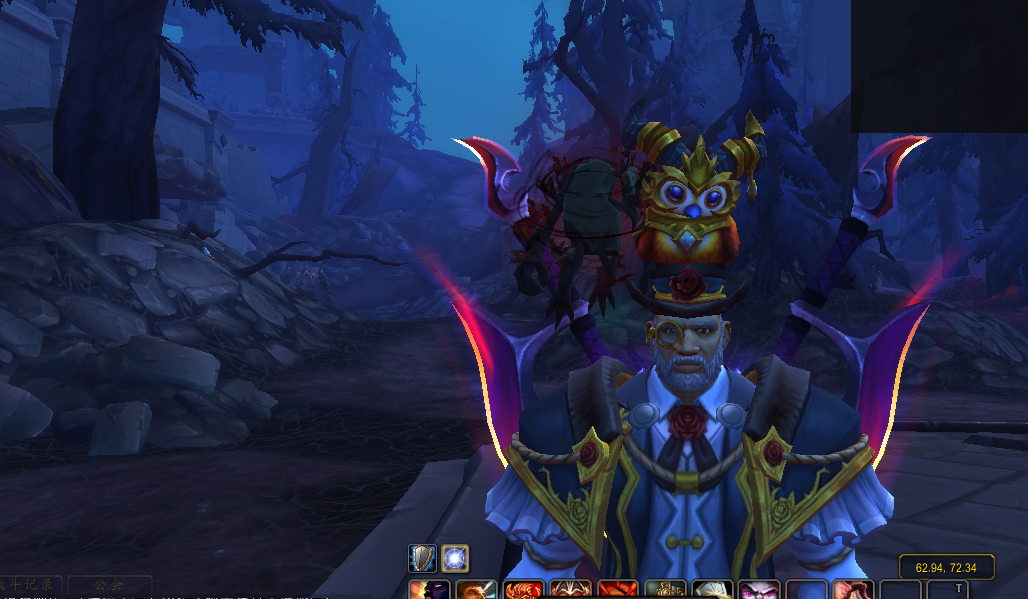This screenshot has width=1028, height=599.
Task: Use the purple-eyed pale face ability
Action: click(759, 590)
